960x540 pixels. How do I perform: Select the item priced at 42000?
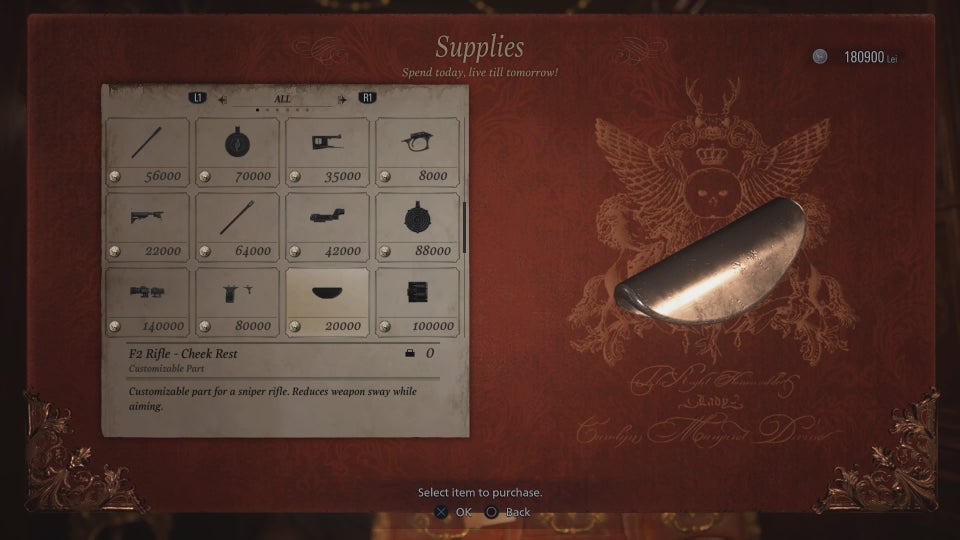328,226
